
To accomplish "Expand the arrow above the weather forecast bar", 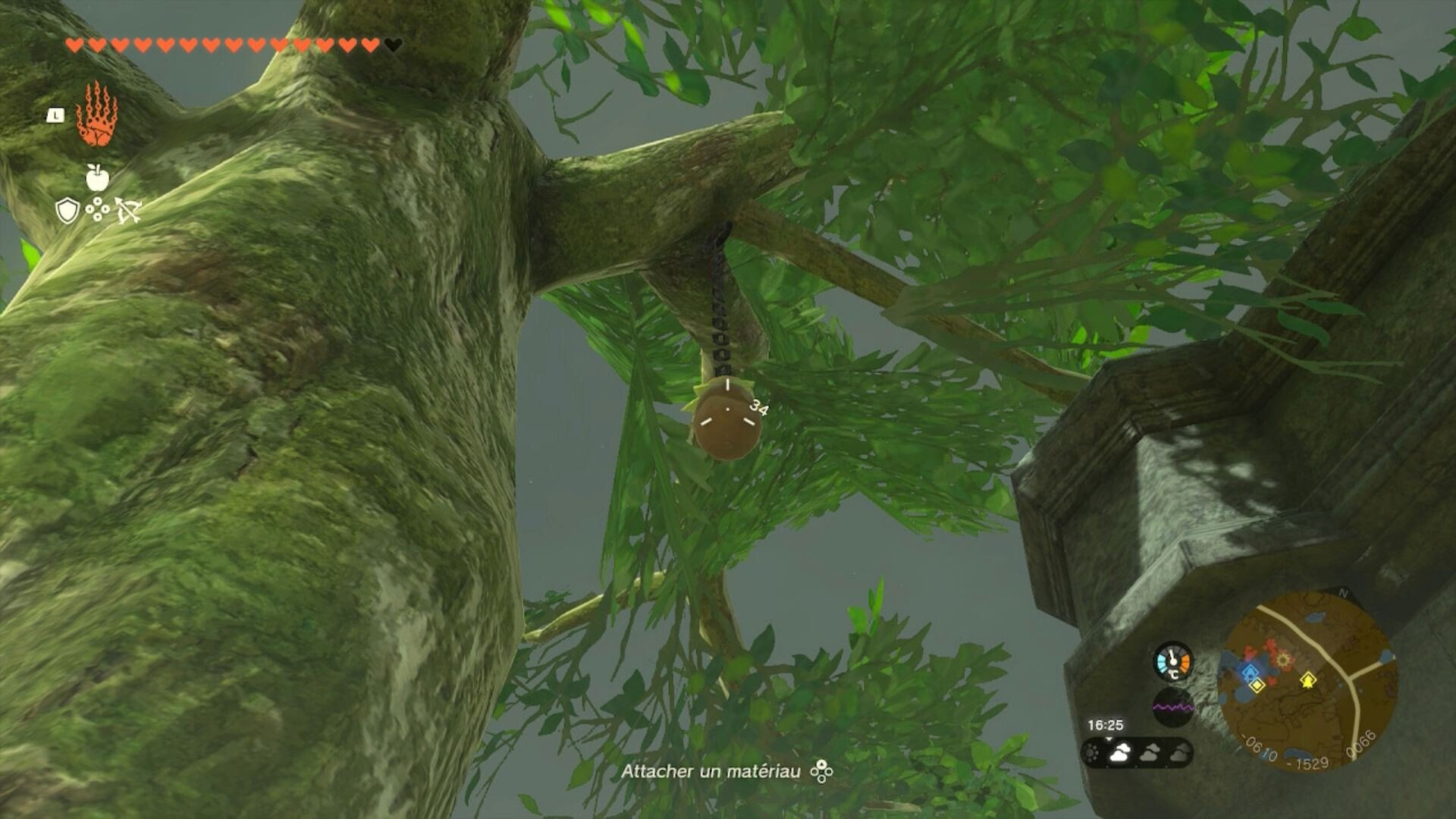I will tap(1109, 739).
